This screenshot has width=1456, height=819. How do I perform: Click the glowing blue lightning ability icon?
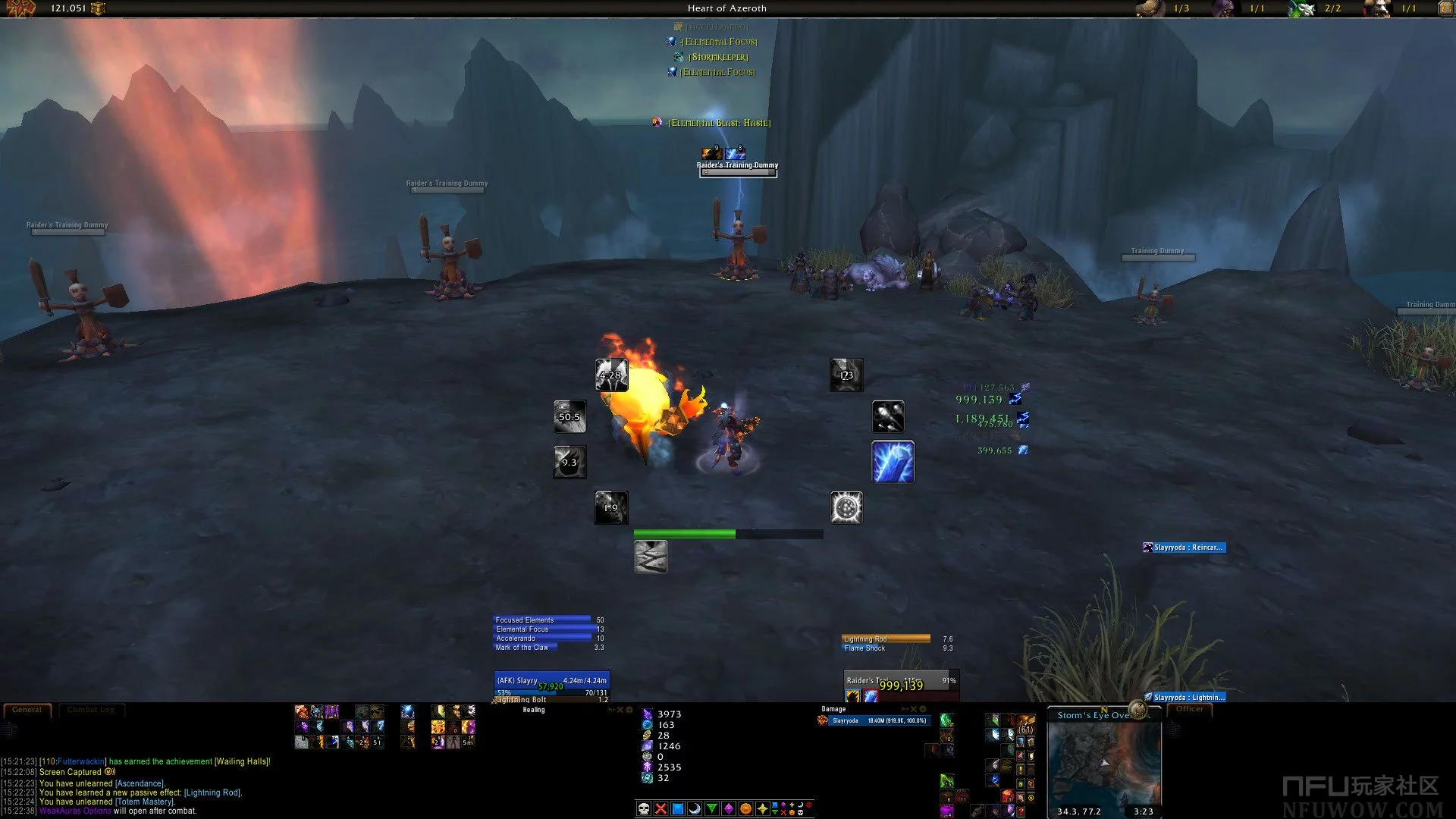[x=893, y=462]
